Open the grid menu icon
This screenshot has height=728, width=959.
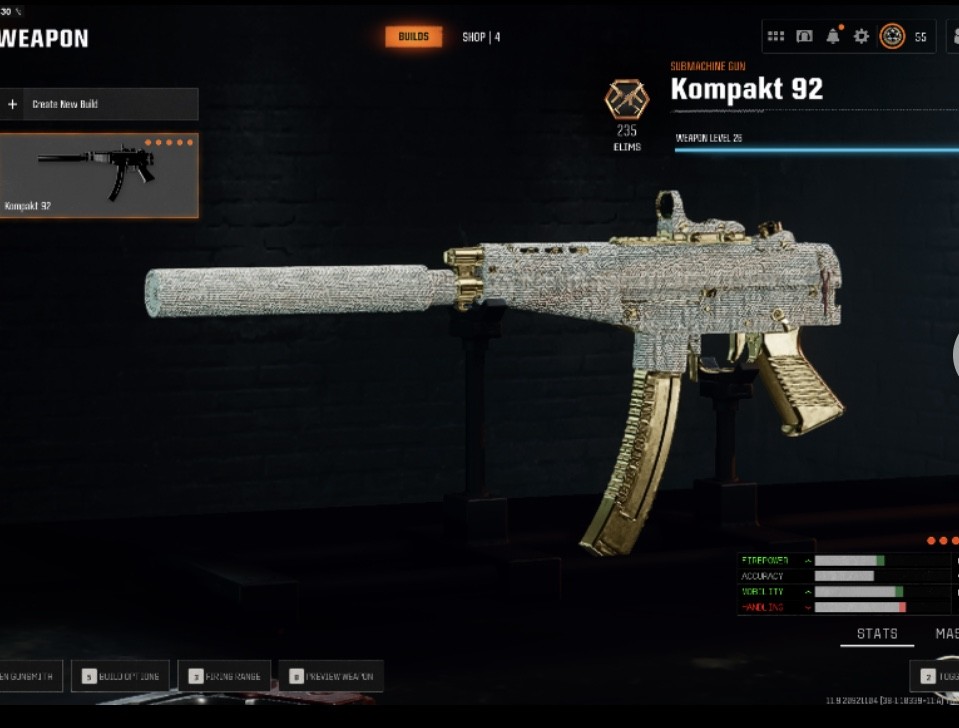776,37
